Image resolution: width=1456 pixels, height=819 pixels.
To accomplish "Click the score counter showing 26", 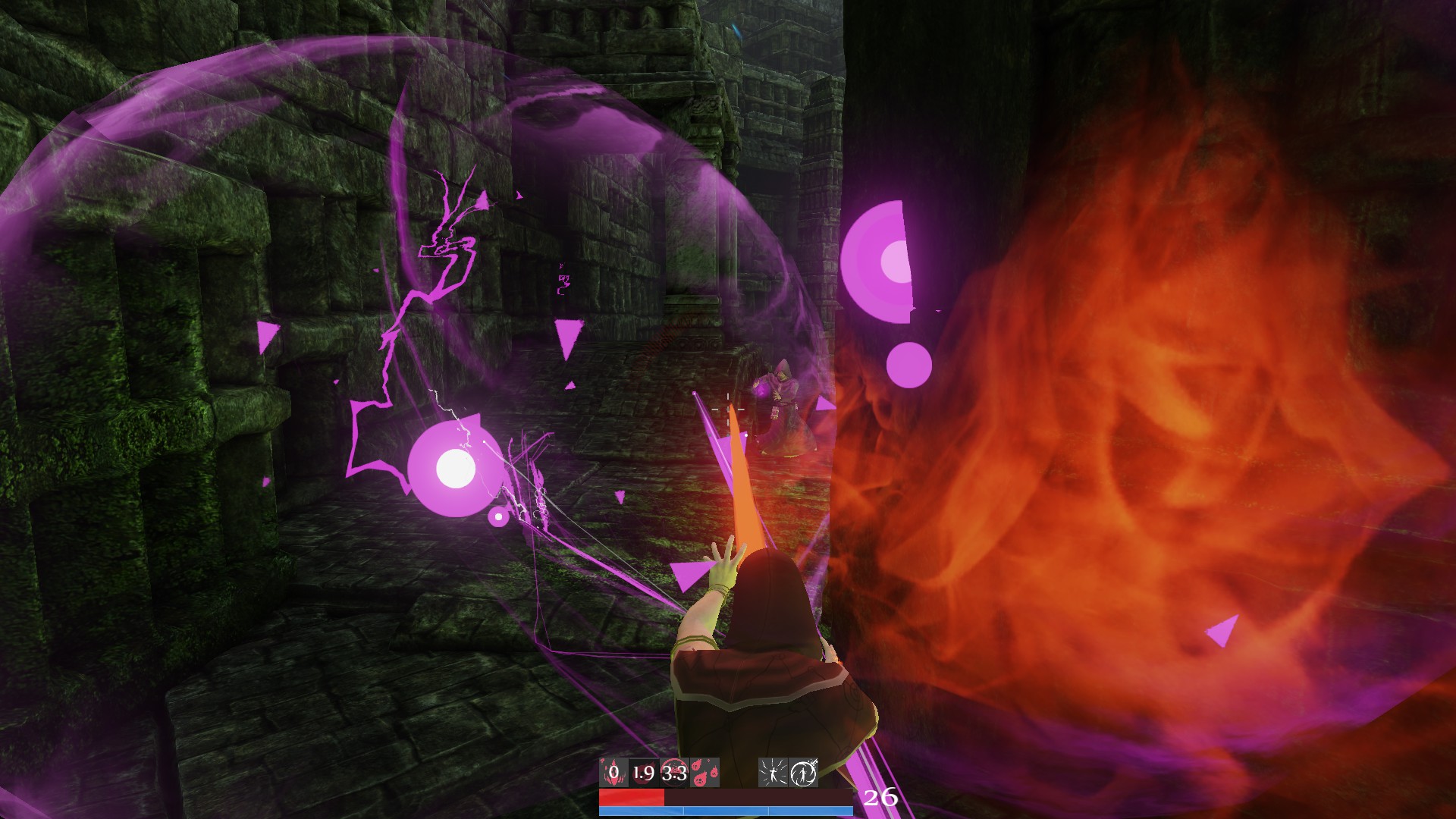I will [x=880, y=797].
